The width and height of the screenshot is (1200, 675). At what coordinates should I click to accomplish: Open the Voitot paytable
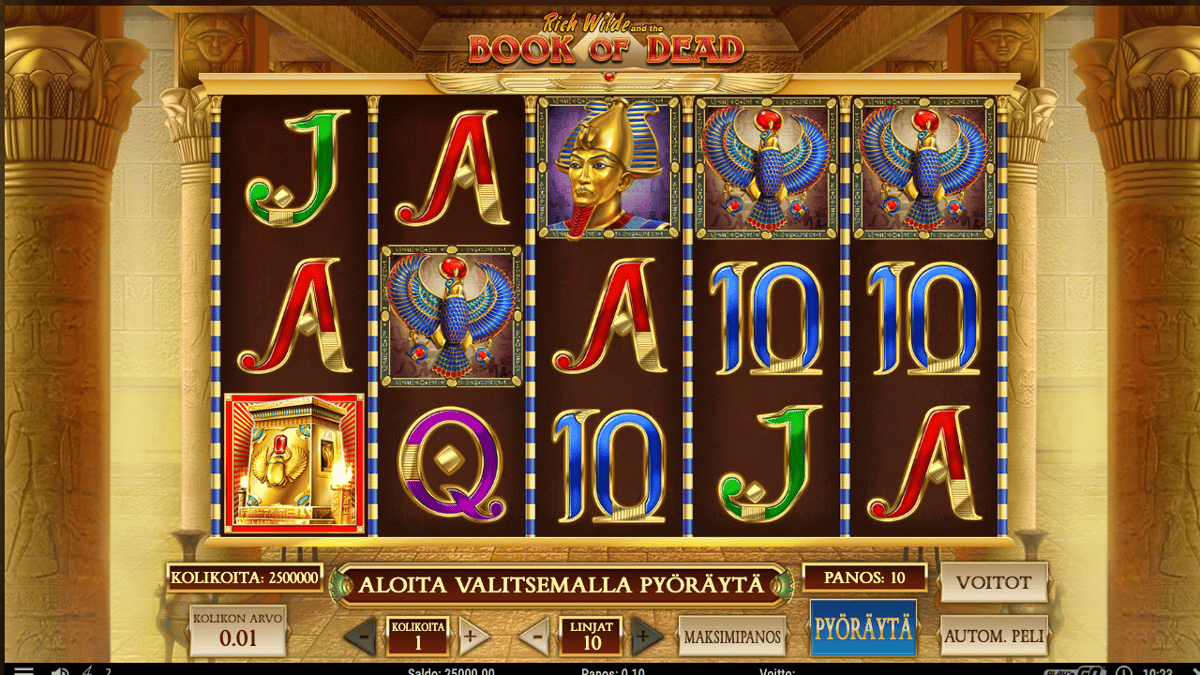pyautogui.click(x=993, y=582)
